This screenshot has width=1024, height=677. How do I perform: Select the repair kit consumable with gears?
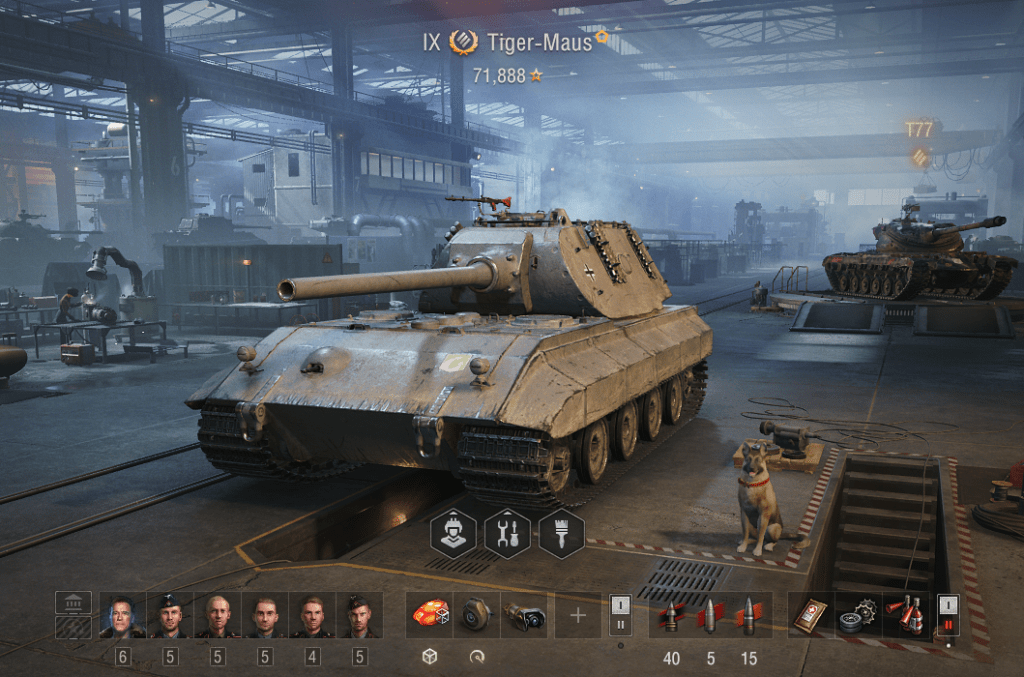point(857,615)
